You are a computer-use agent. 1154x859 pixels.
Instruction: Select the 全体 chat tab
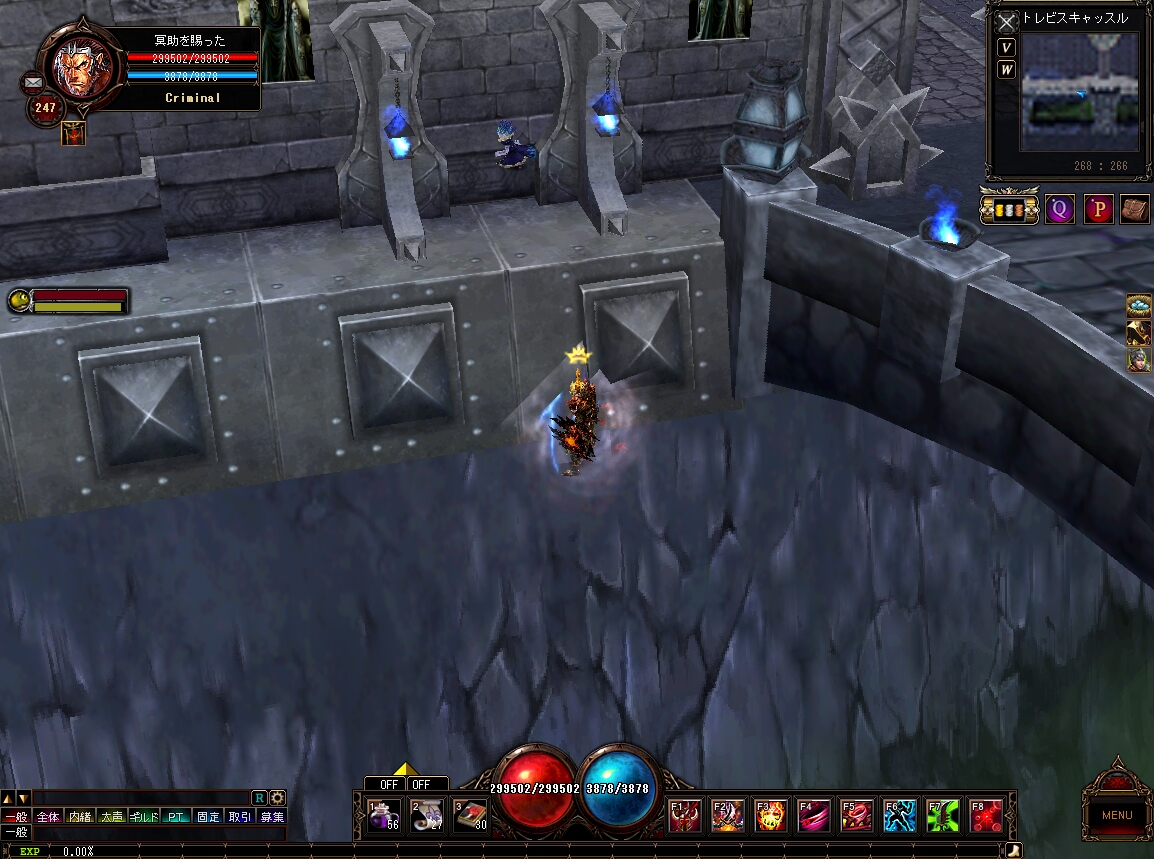(x=48, y=817)
